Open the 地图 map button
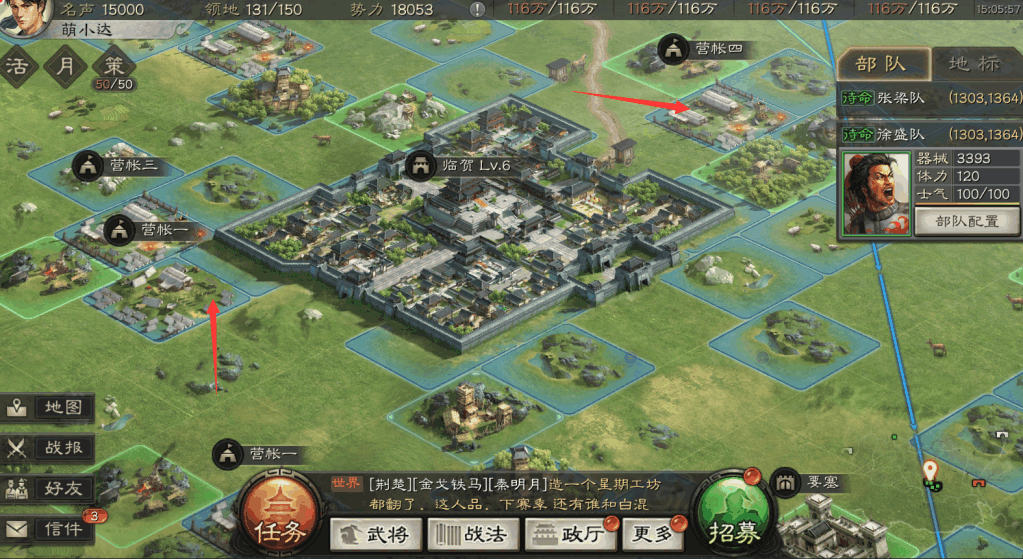 (50, 408)
